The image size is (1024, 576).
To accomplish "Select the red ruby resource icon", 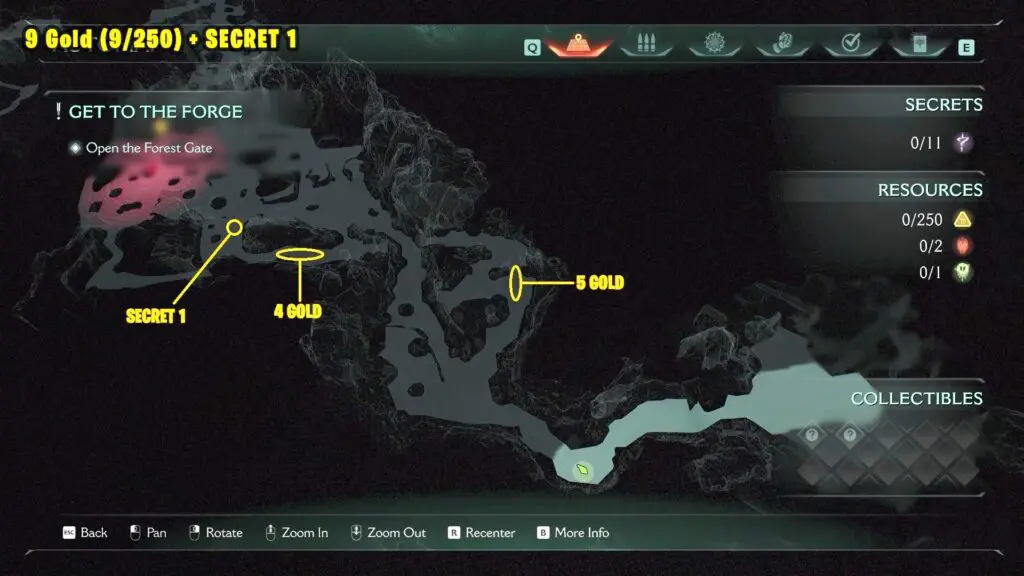I will [963, 246].
